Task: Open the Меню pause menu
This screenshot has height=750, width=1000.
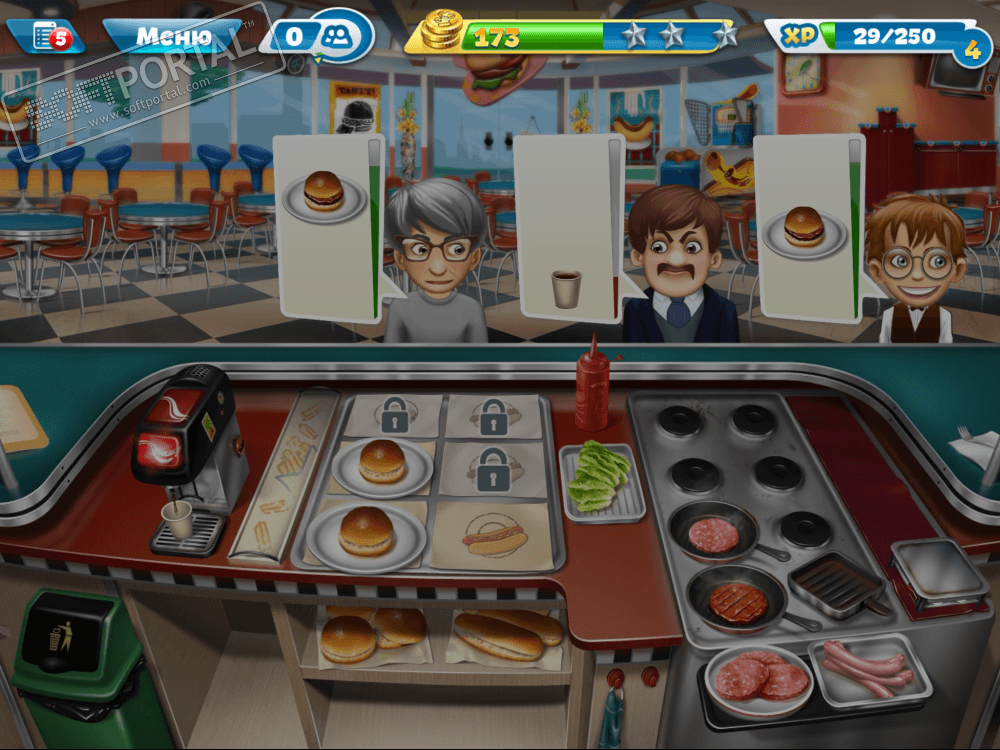Action: 173,37
